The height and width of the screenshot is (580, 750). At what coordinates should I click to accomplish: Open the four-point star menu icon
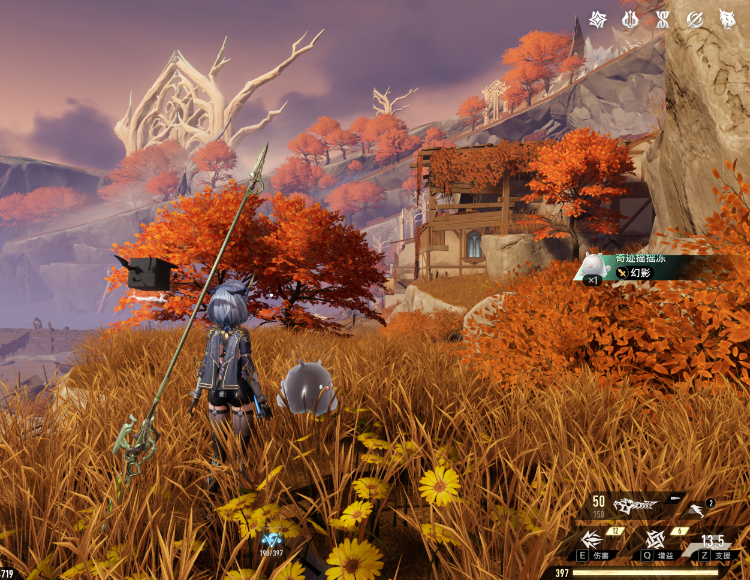point(598,19)
